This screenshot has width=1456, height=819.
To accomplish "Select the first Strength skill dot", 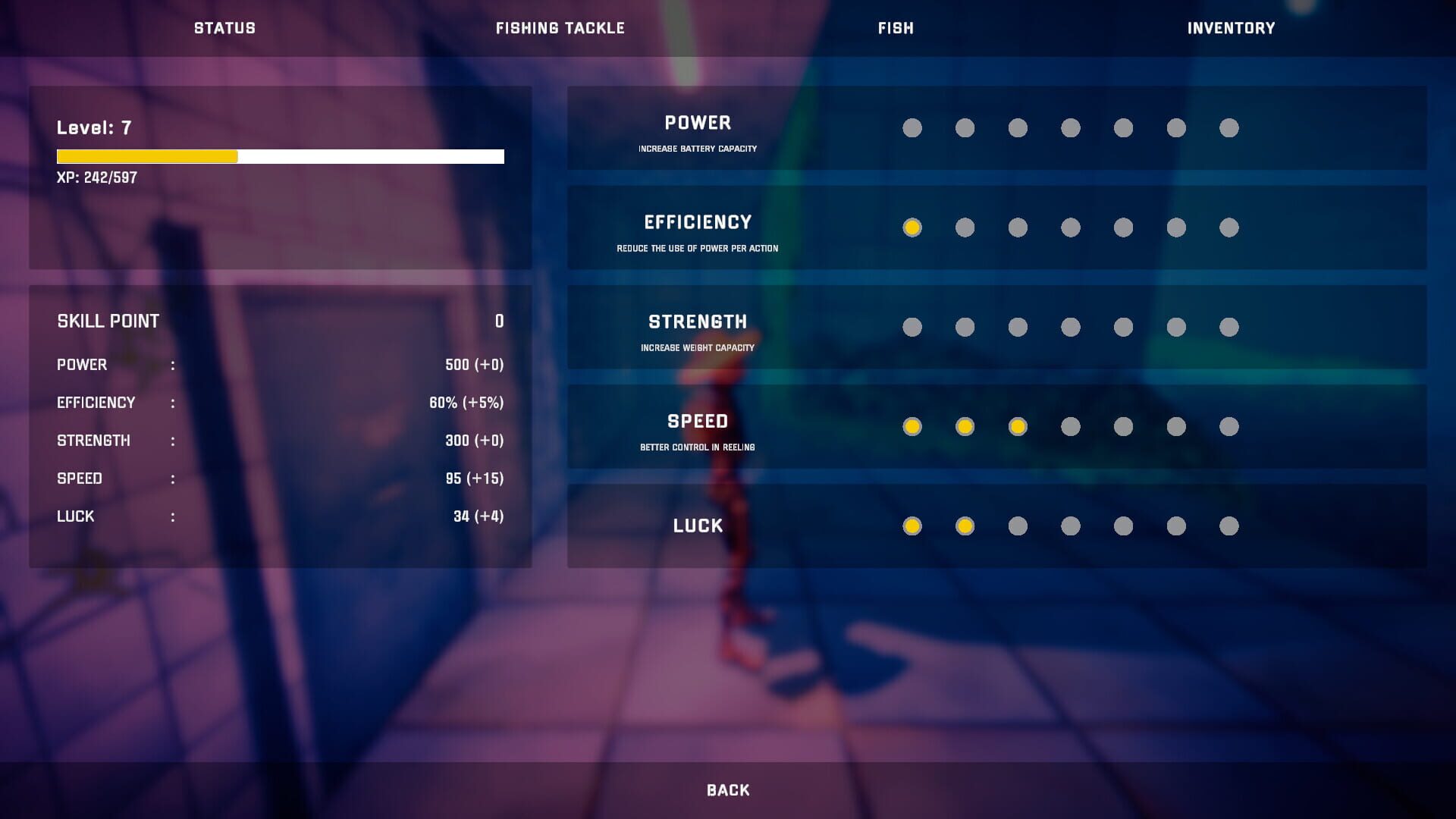I will click(x=912, y=327).
